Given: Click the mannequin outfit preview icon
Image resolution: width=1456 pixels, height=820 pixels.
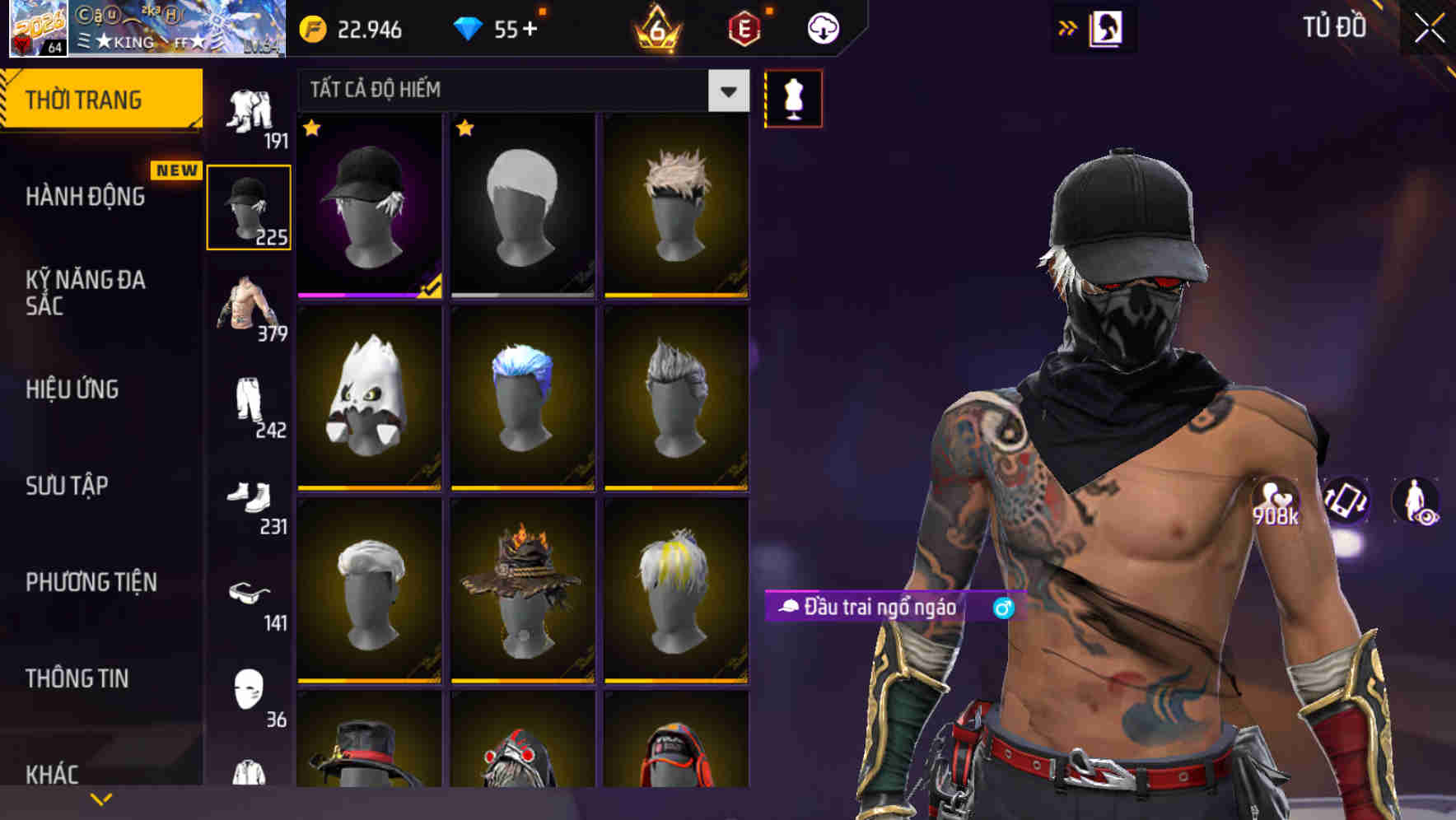Looking at the screenshot, I should (x=793, y=98).
